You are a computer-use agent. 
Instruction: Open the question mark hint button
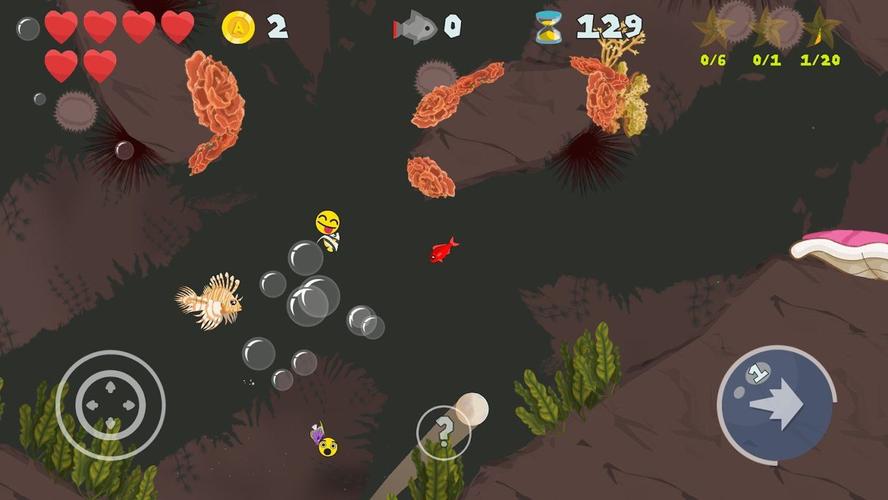point(443,433)
